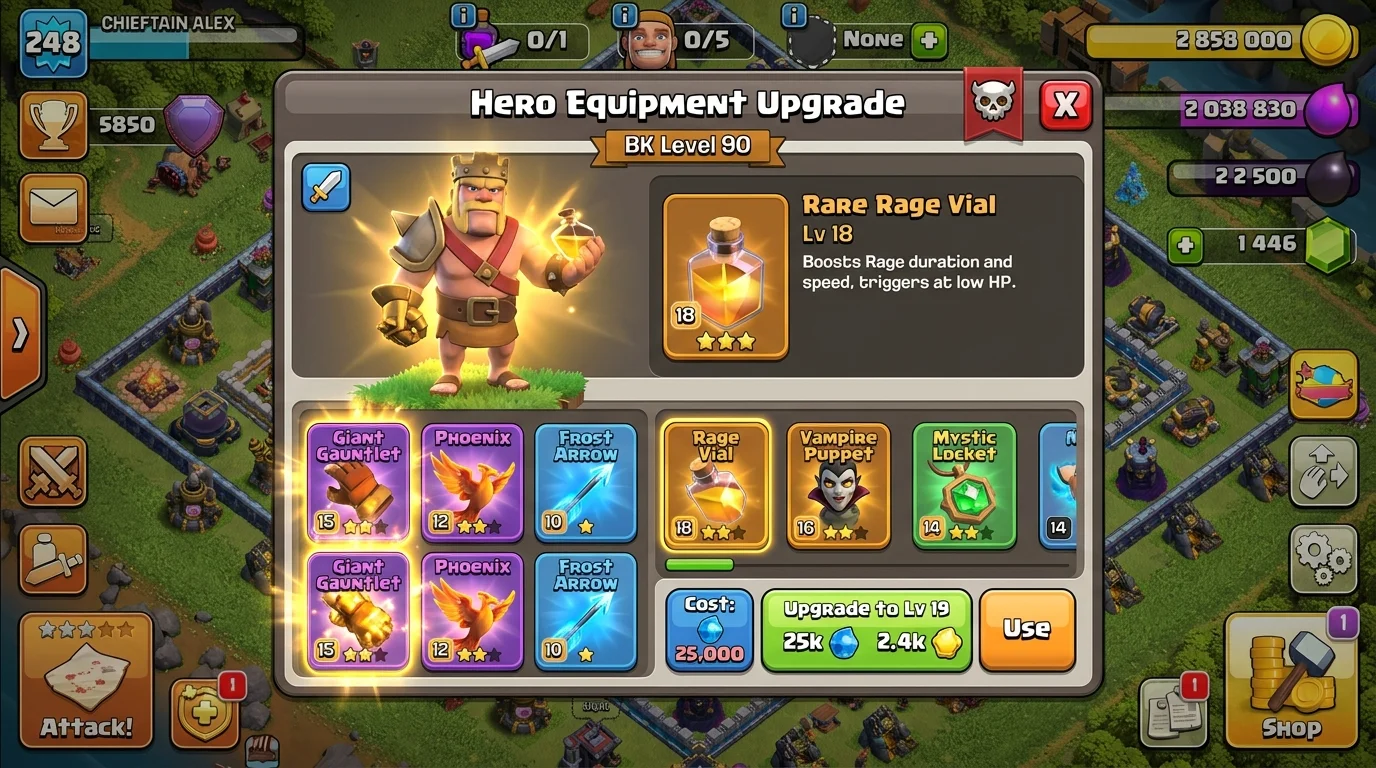Open the crossed swords button
1376x768 pixels.
[x=53, y=472]
